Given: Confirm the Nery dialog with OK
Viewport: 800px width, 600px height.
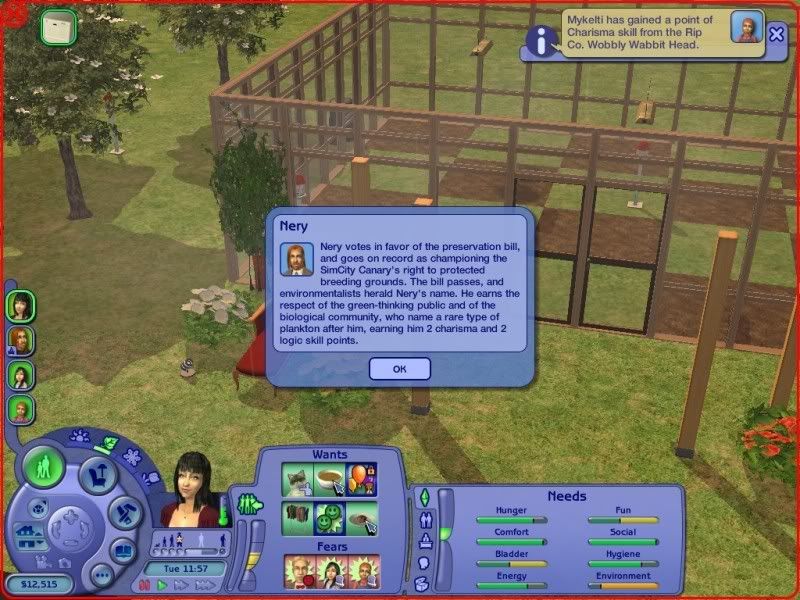Looking at the screenshot, I should click(x=399, y=369).
